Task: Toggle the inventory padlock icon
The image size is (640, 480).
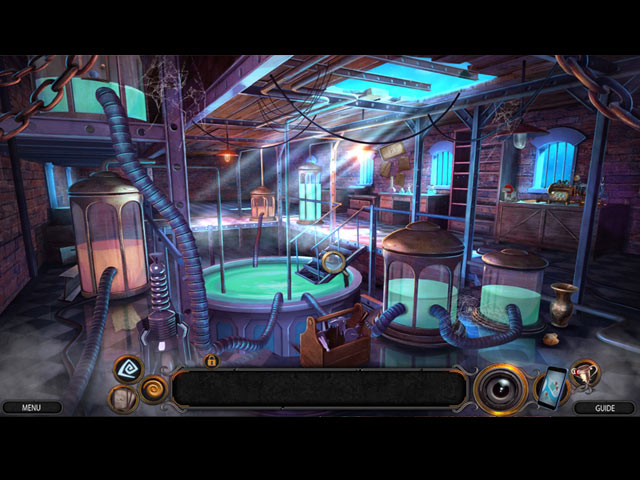Action: (x=212, y=360)
